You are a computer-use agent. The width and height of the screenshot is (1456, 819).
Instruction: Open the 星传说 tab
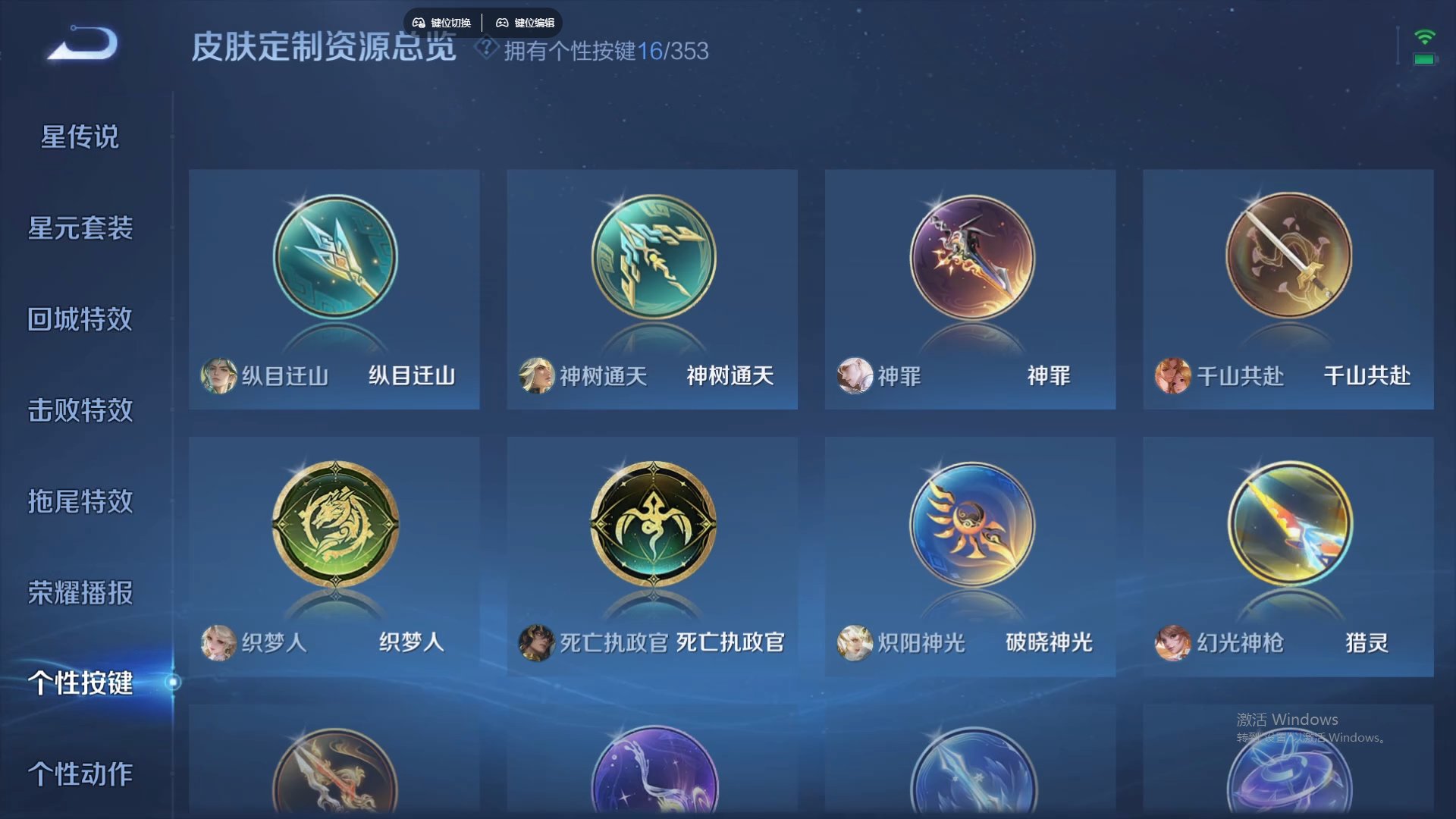80,136
